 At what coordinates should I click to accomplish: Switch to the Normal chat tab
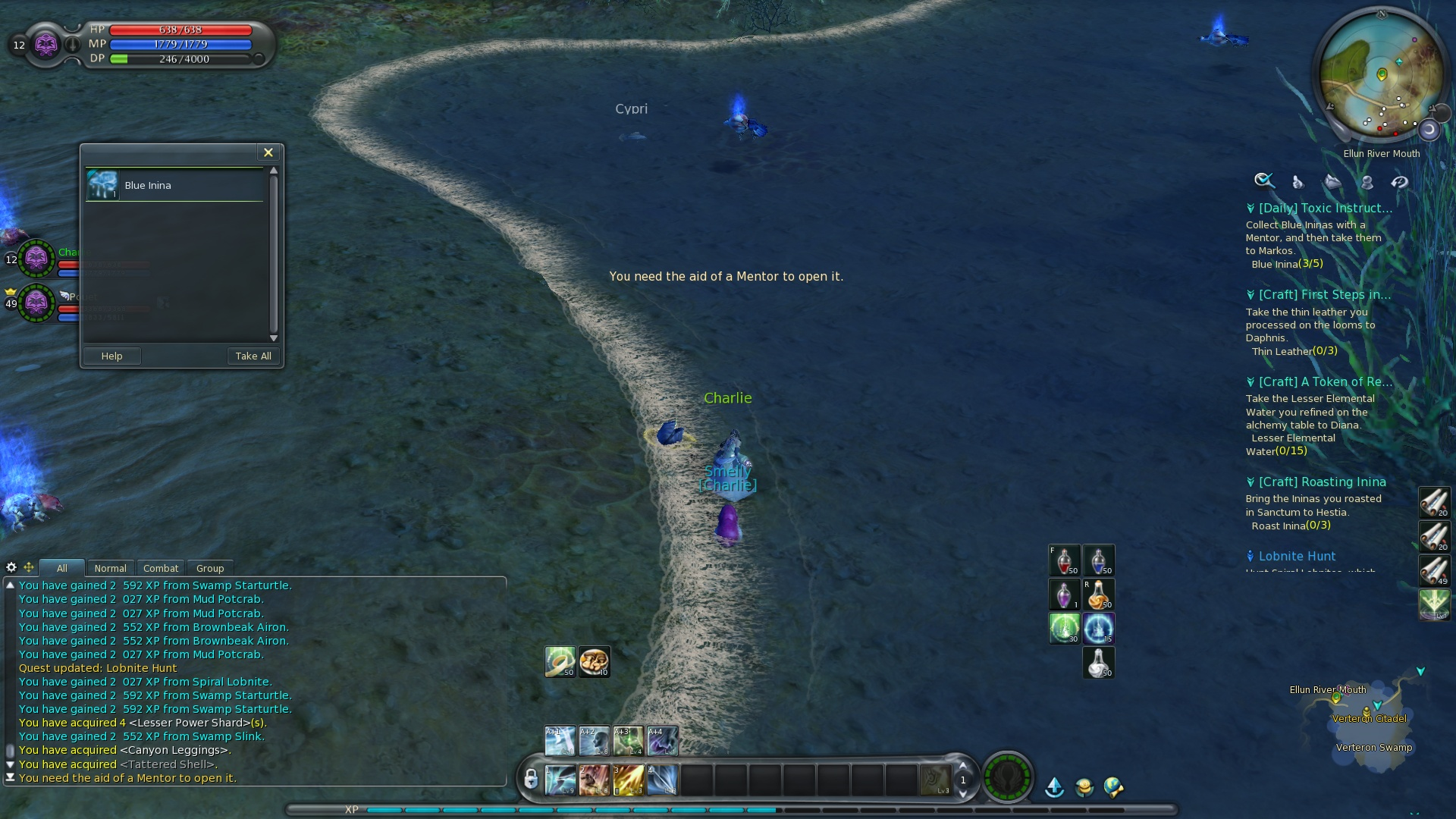[110, 568]
